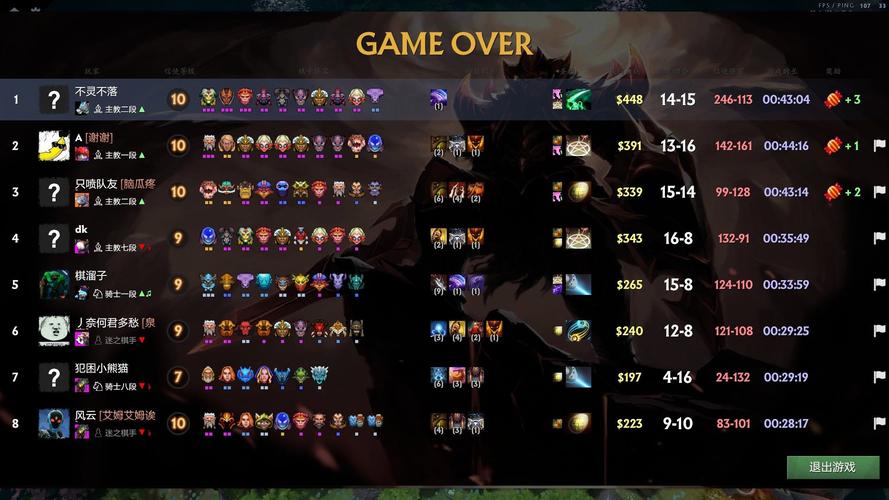Screen dimensions: 889x500
Task: Select the blue ring item on 丿奈何君多愁's row
Action: click(x=579, y=331)
